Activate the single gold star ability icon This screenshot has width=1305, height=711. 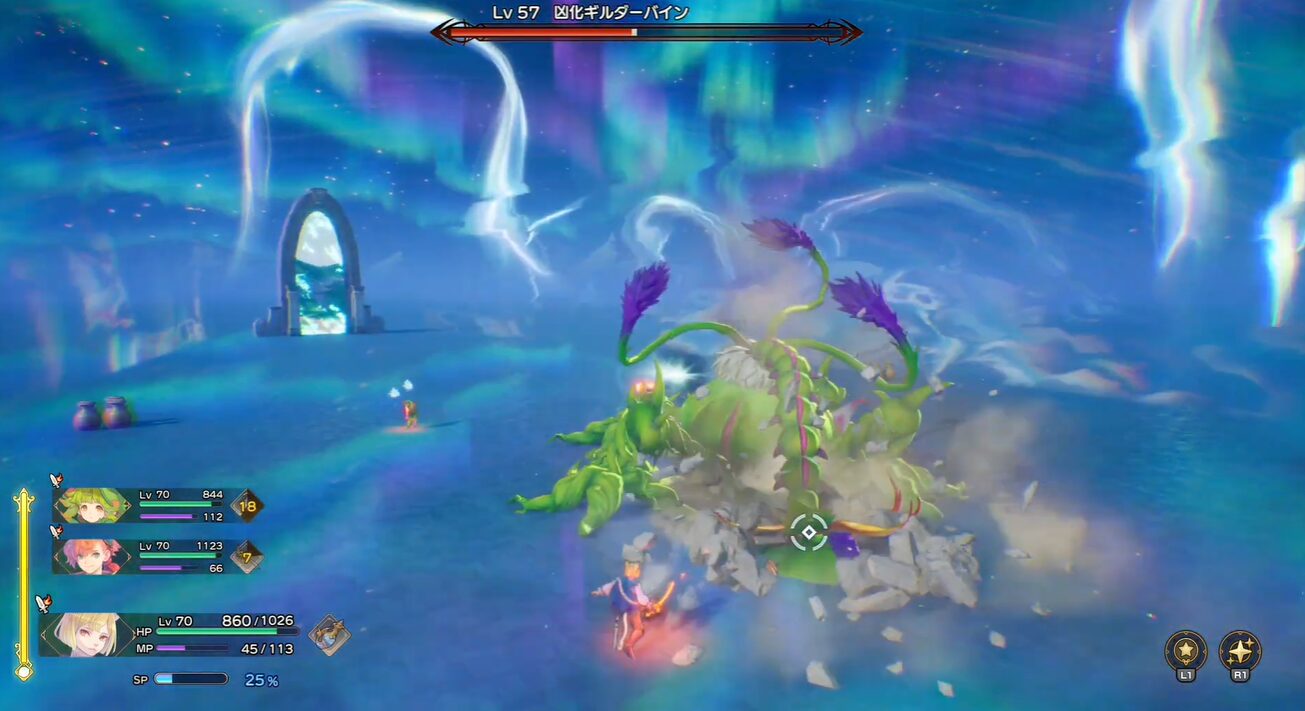1186,650
